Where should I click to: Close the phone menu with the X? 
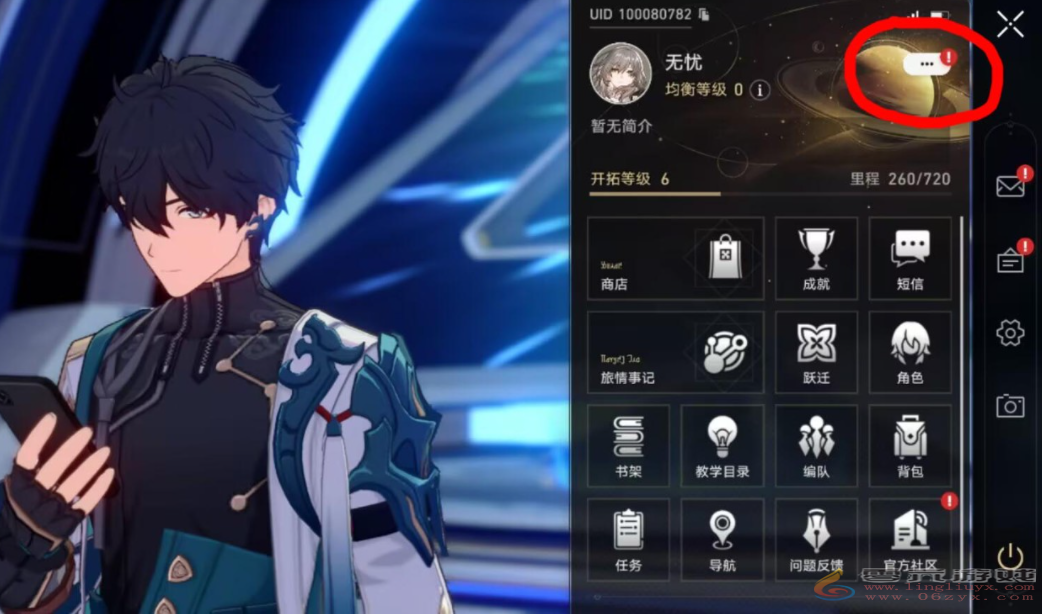coord(1010,24)
